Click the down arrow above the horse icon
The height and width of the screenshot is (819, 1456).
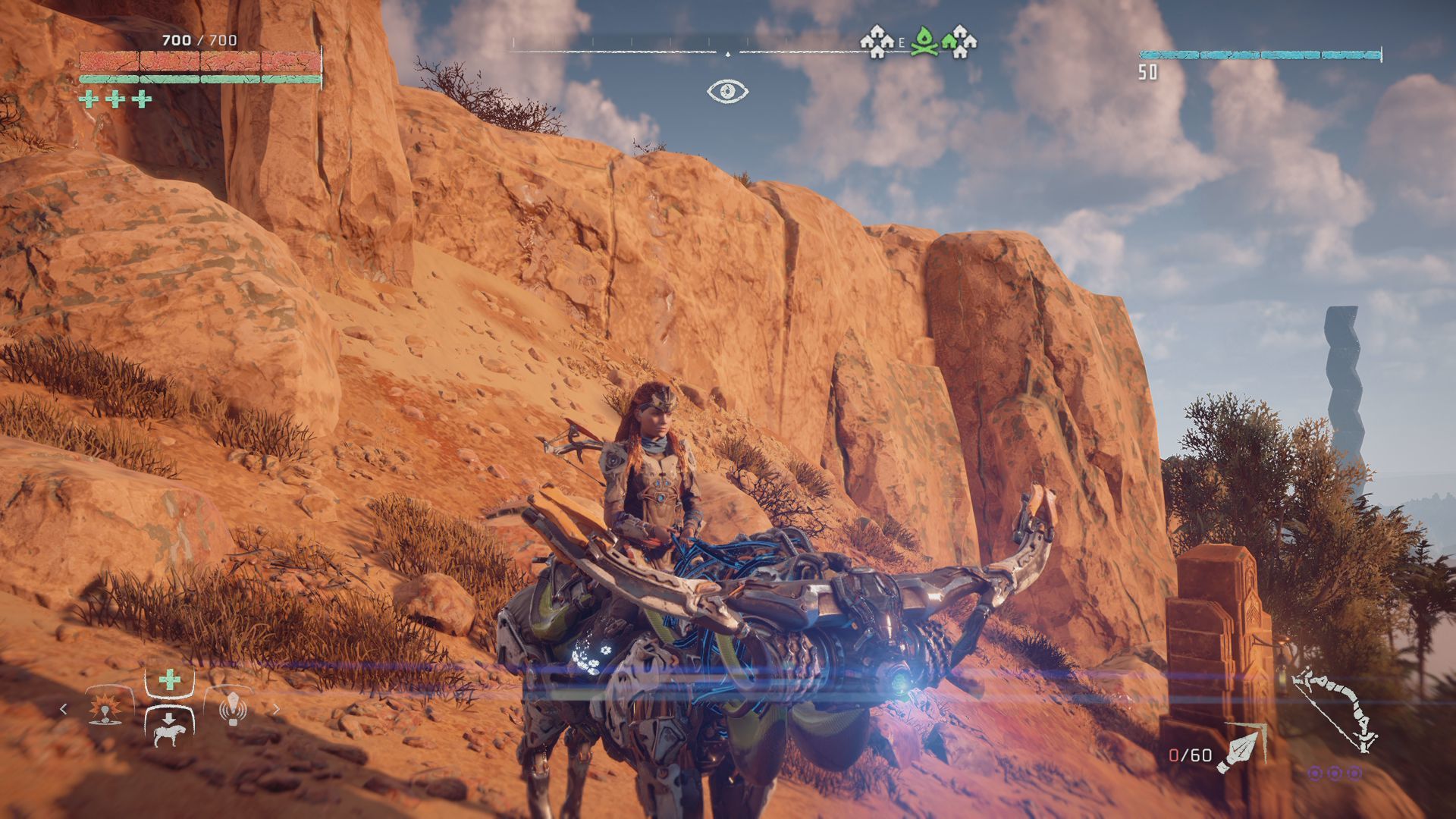168,718
